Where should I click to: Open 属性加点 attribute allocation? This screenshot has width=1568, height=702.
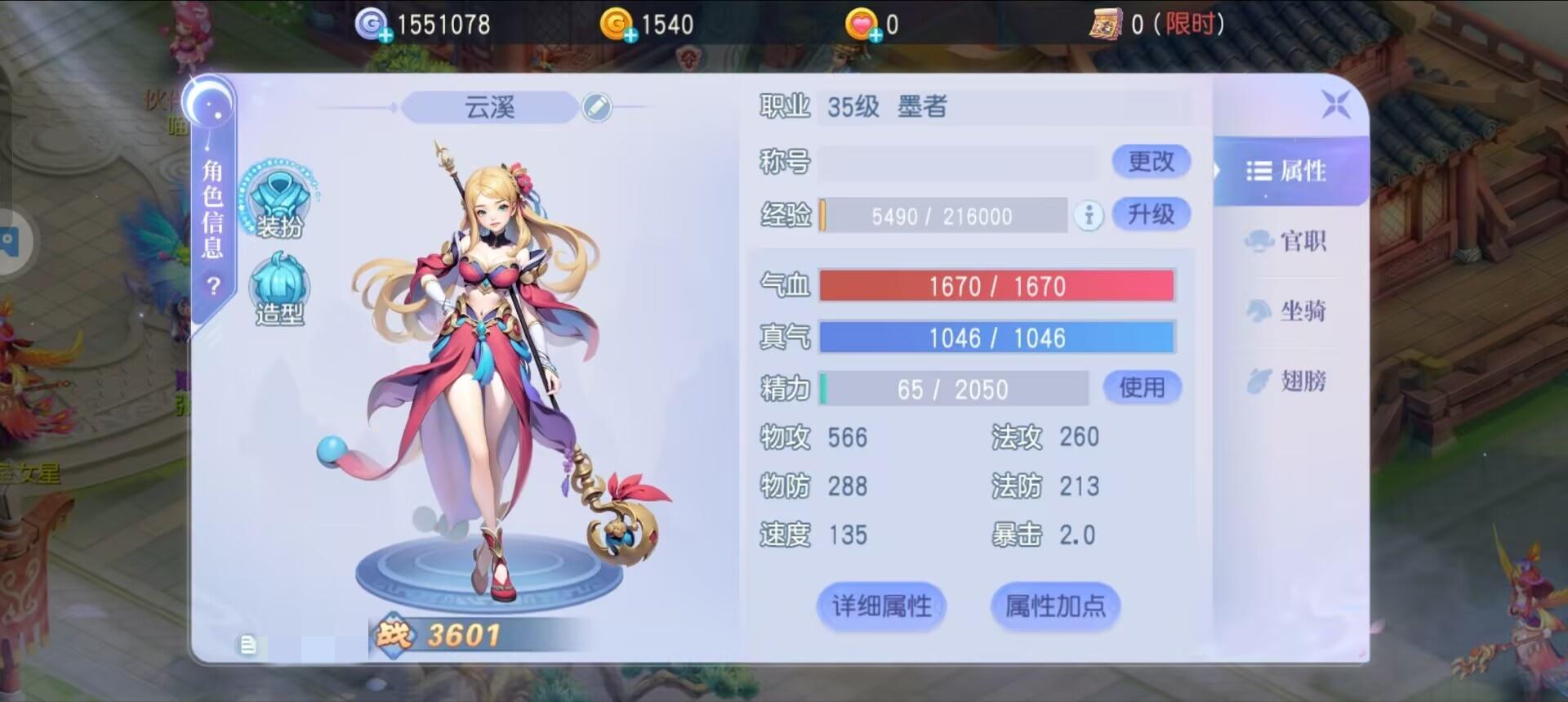click(x=1055, y=606)
